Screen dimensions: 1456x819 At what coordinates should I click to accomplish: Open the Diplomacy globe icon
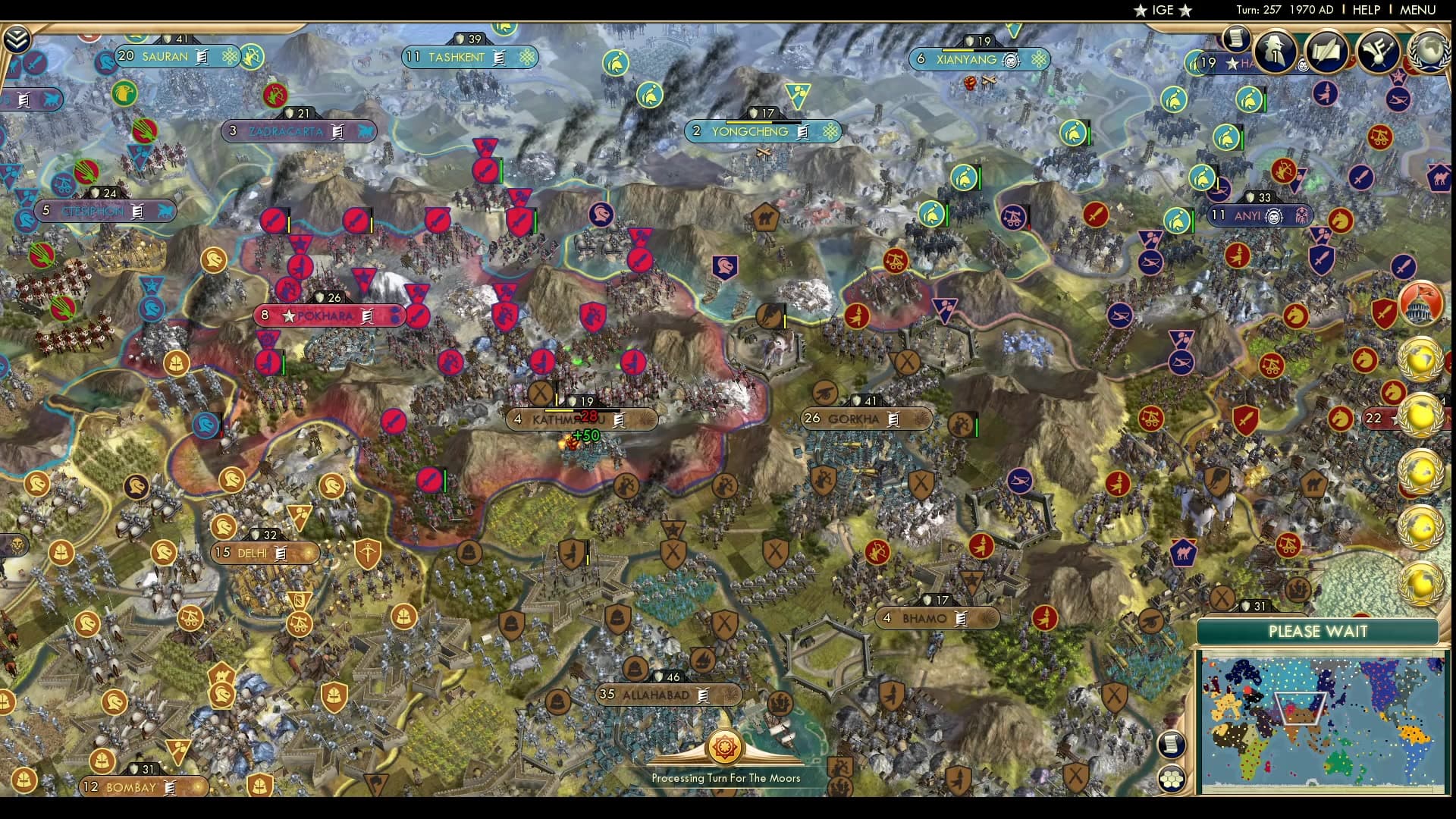pos(1428,51)
